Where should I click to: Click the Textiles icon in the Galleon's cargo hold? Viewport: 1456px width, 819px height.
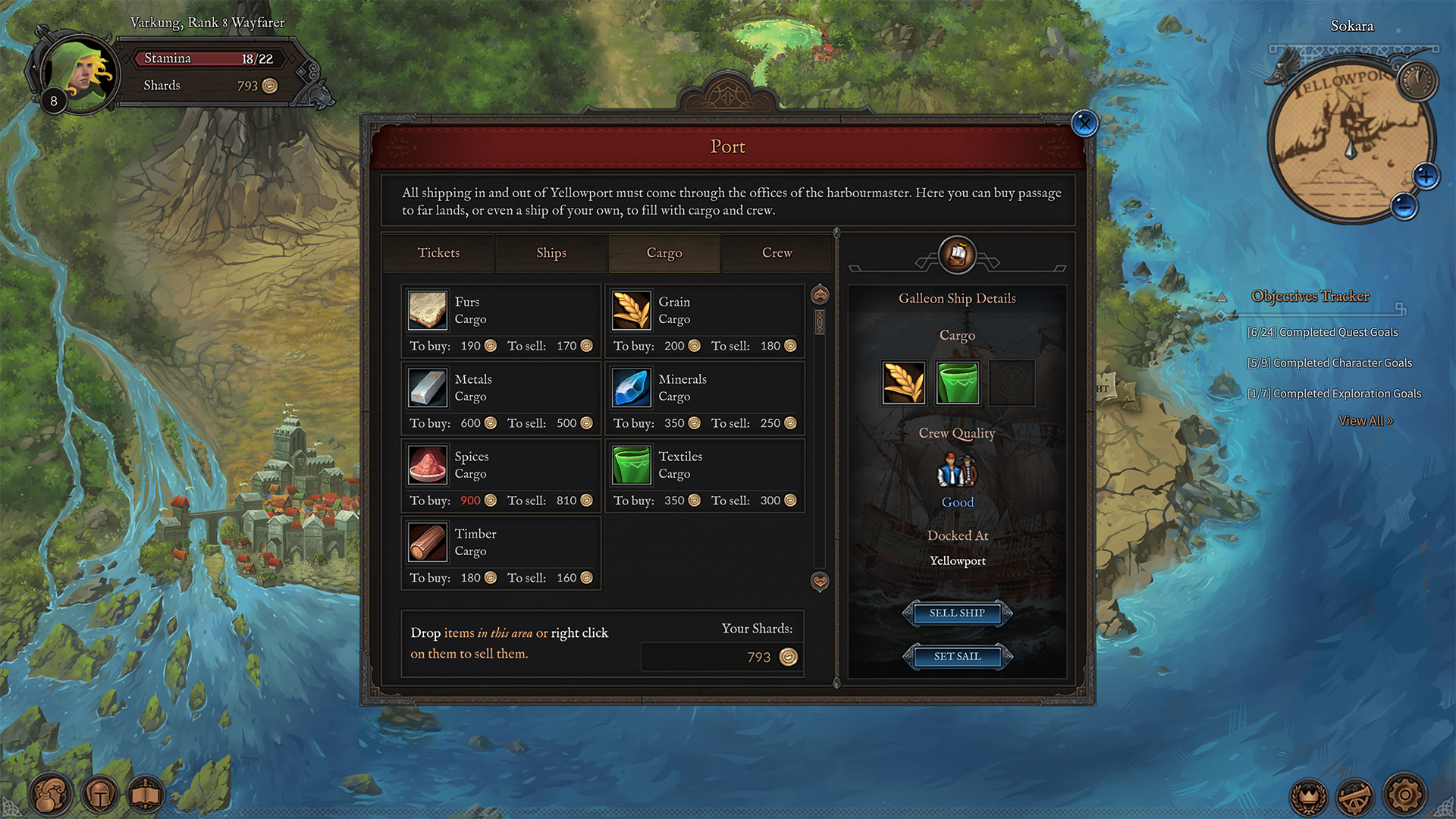(957, 383)
